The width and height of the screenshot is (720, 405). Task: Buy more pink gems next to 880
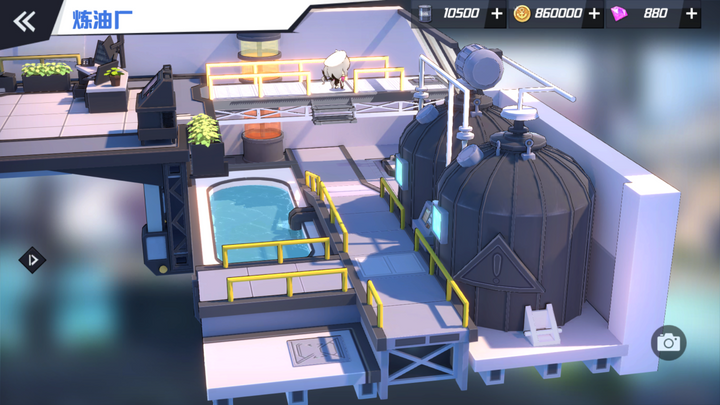coord(691,14)
